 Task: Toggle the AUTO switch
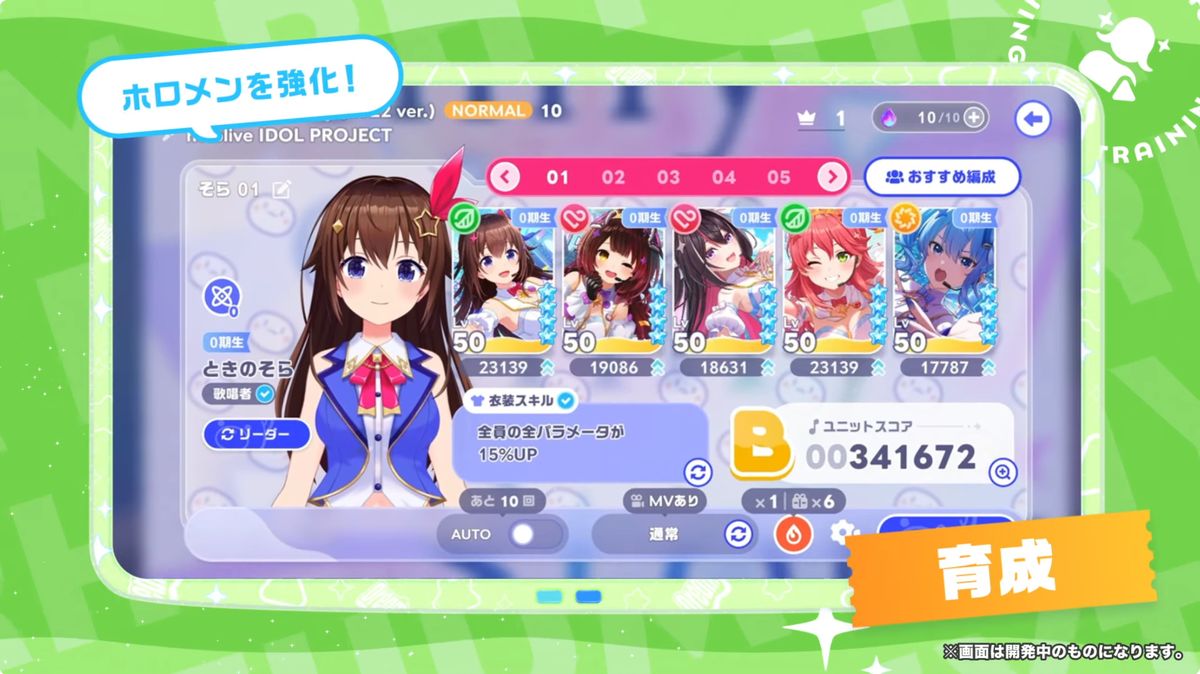pyautogui.click(x=522, y=534)
